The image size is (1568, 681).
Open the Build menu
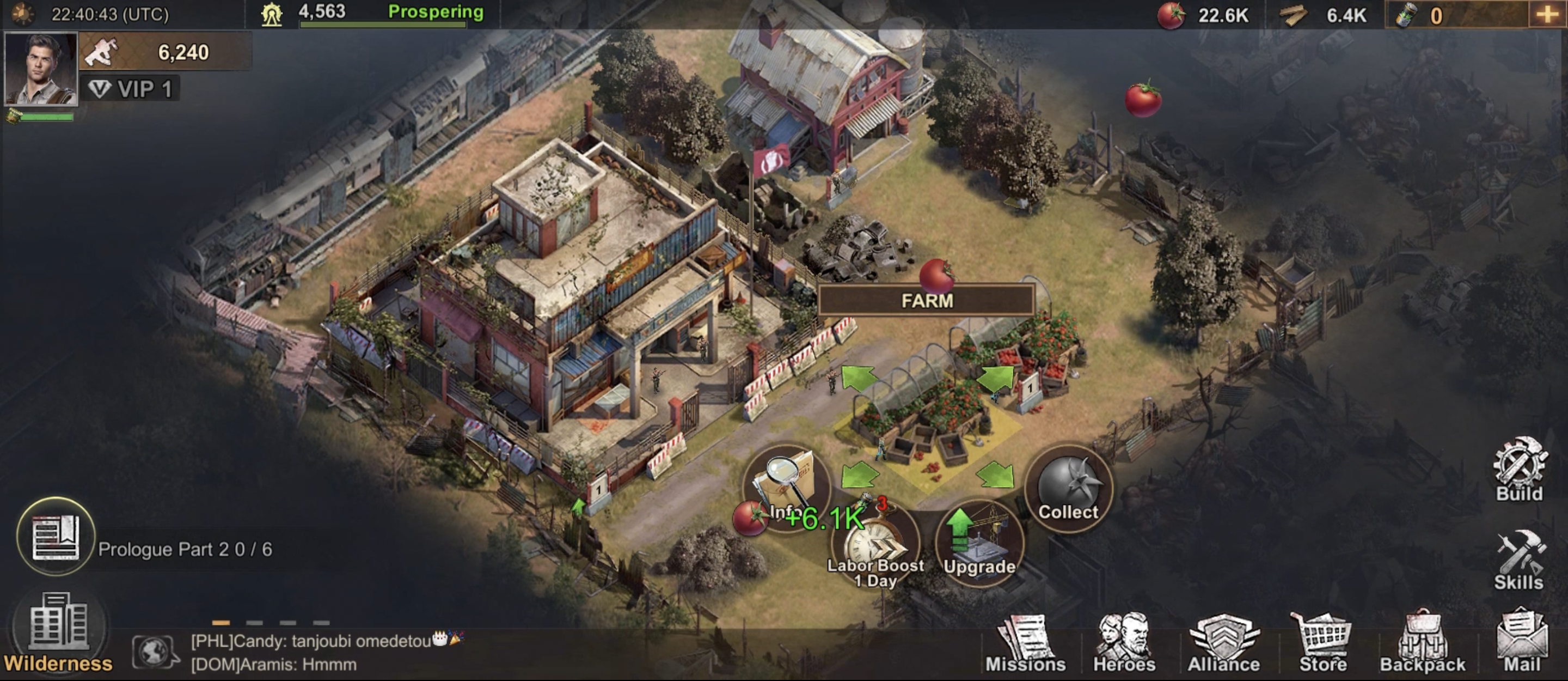point(1520,469)
